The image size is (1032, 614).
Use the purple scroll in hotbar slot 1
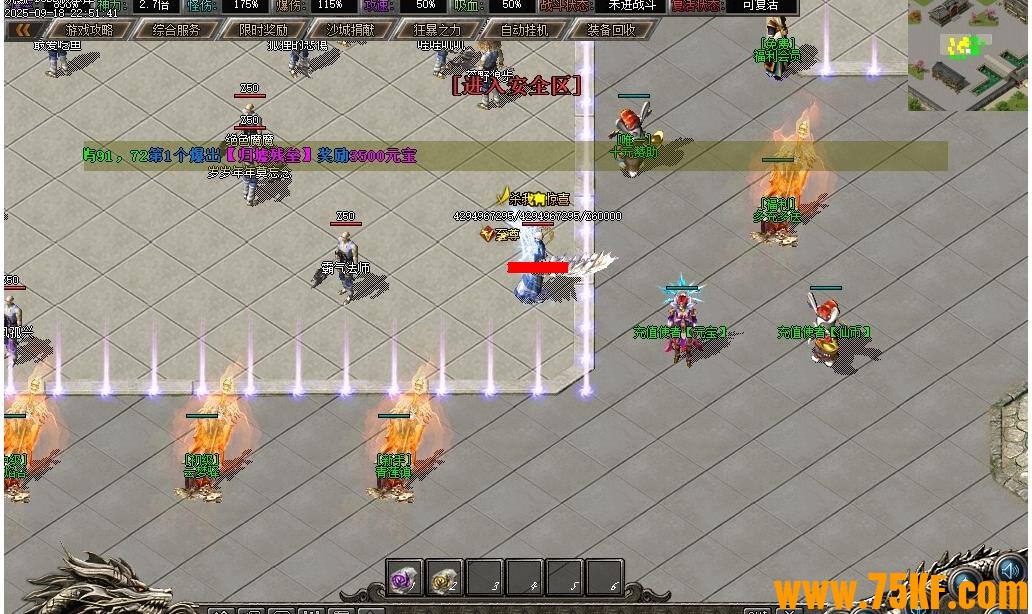click(405, 577)
